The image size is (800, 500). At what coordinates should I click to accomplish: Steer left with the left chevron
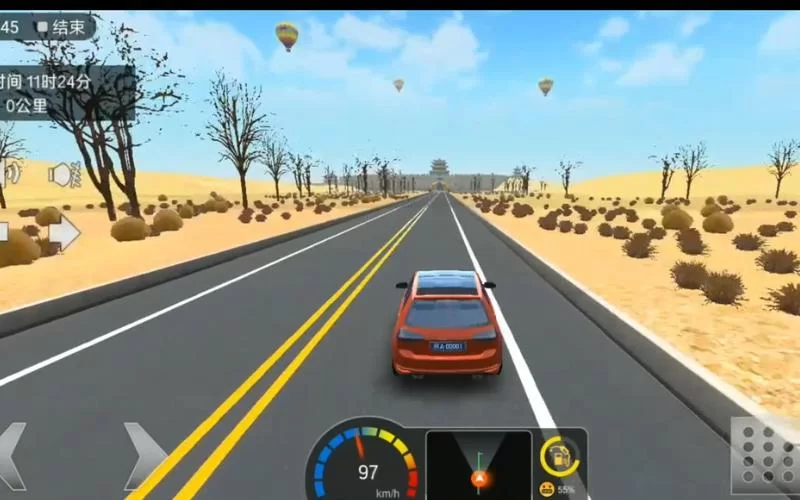coord(12,457)
